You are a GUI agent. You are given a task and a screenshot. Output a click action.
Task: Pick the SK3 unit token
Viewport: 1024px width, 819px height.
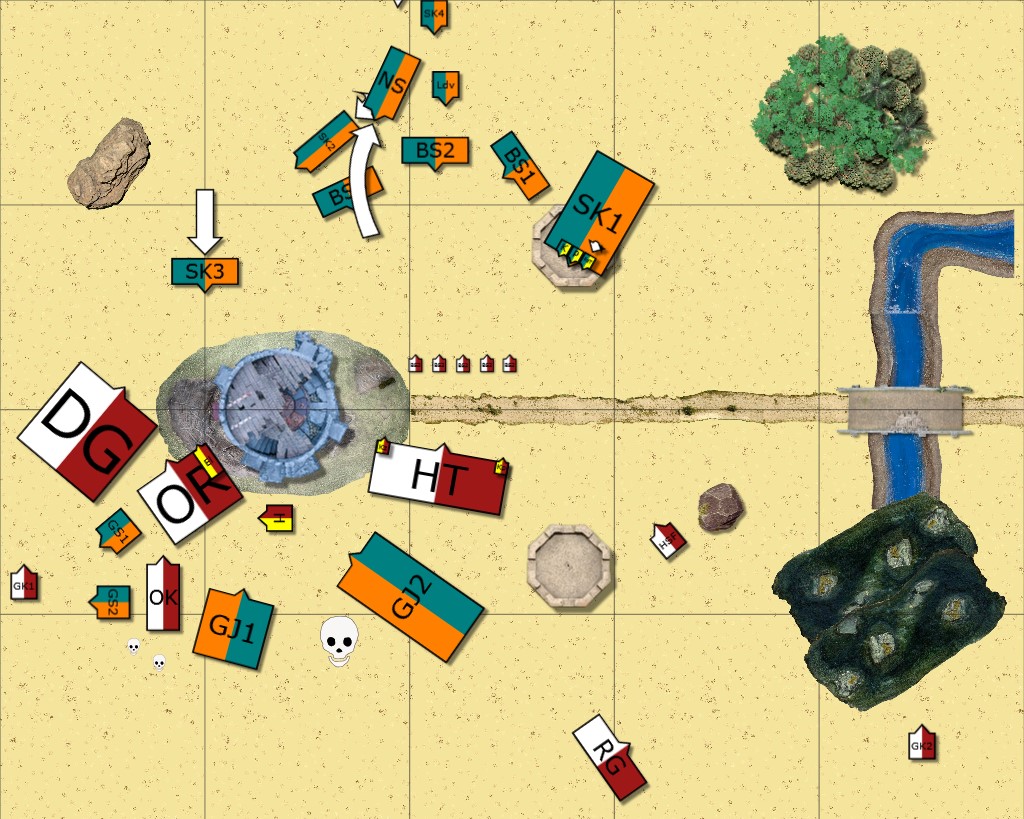[x=205, y=272]
